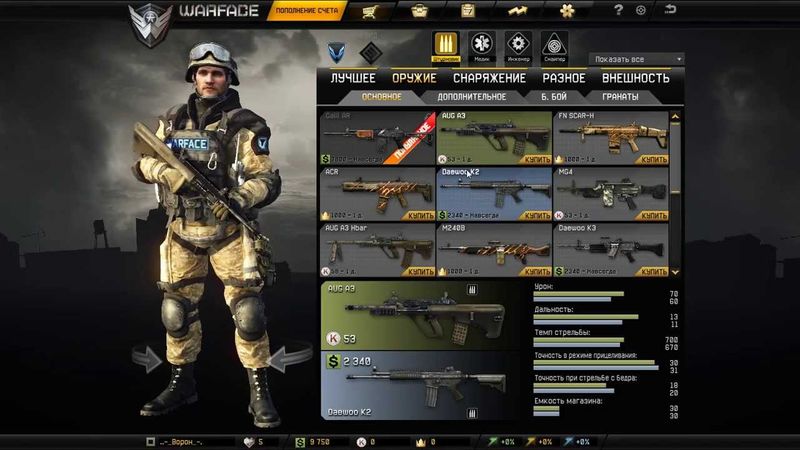Choose the ACR weapon tile
The height and width of the screenshot is (450, 800).
(x=376, y=192)
